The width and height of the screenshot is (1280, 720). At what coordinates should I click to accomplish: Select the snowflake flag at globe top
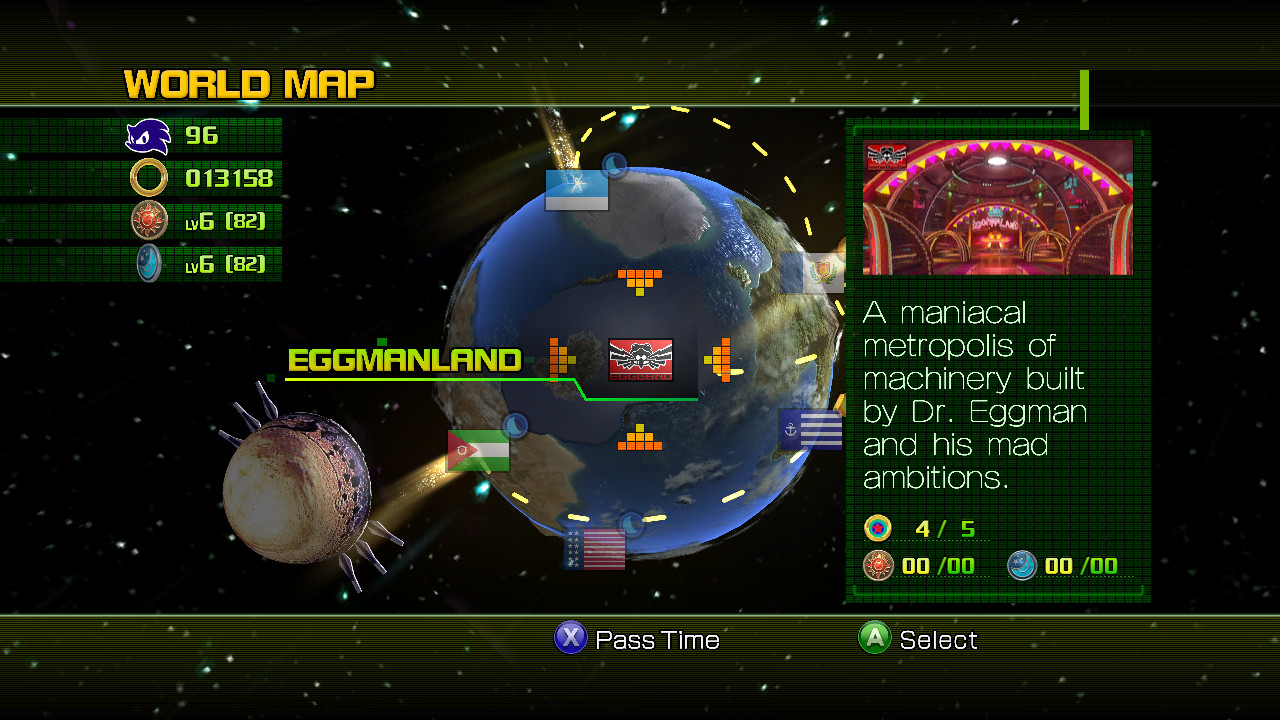coord(577,188)
